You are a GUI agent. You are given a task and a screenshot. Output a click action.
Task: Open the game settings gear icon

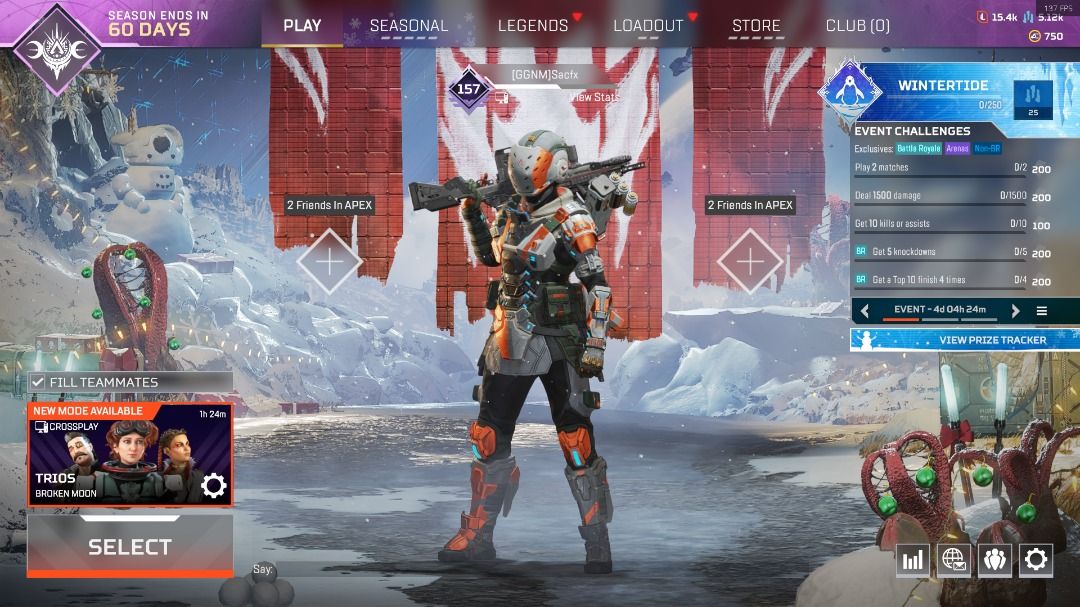click(x=1036, y=560)
